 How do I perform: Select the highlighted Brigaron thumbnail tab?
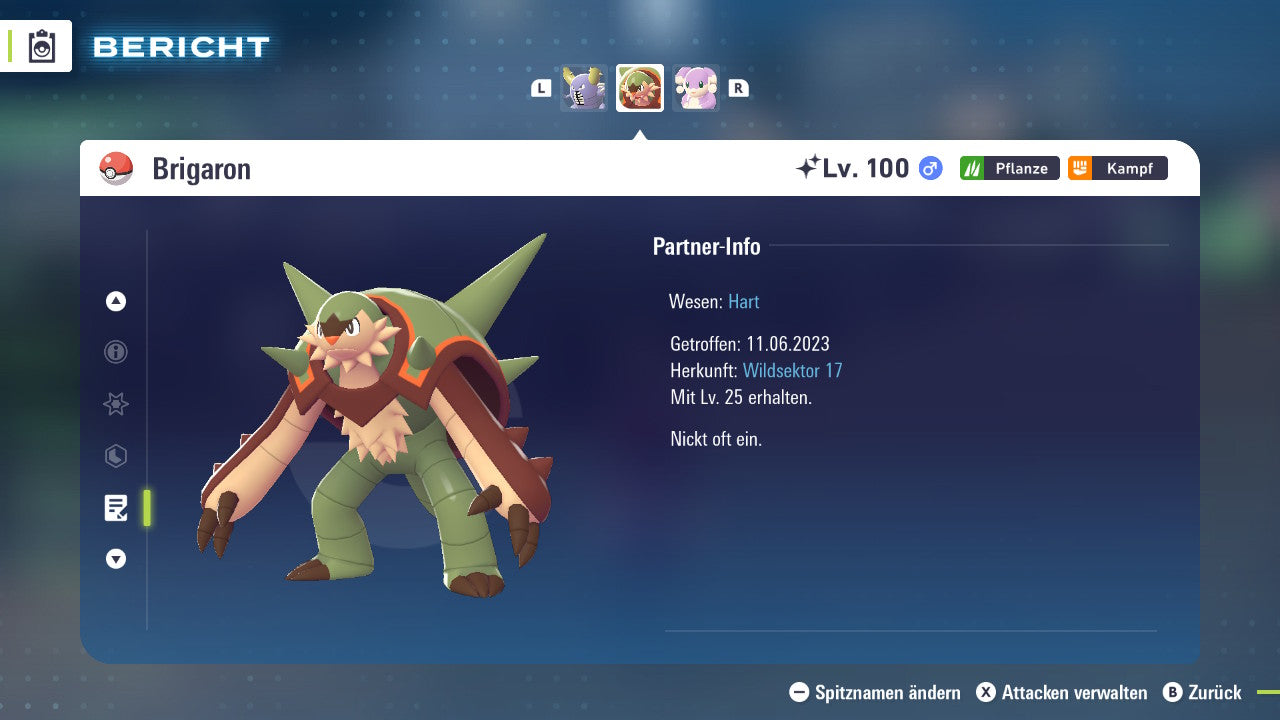click(x=639, y=87)
